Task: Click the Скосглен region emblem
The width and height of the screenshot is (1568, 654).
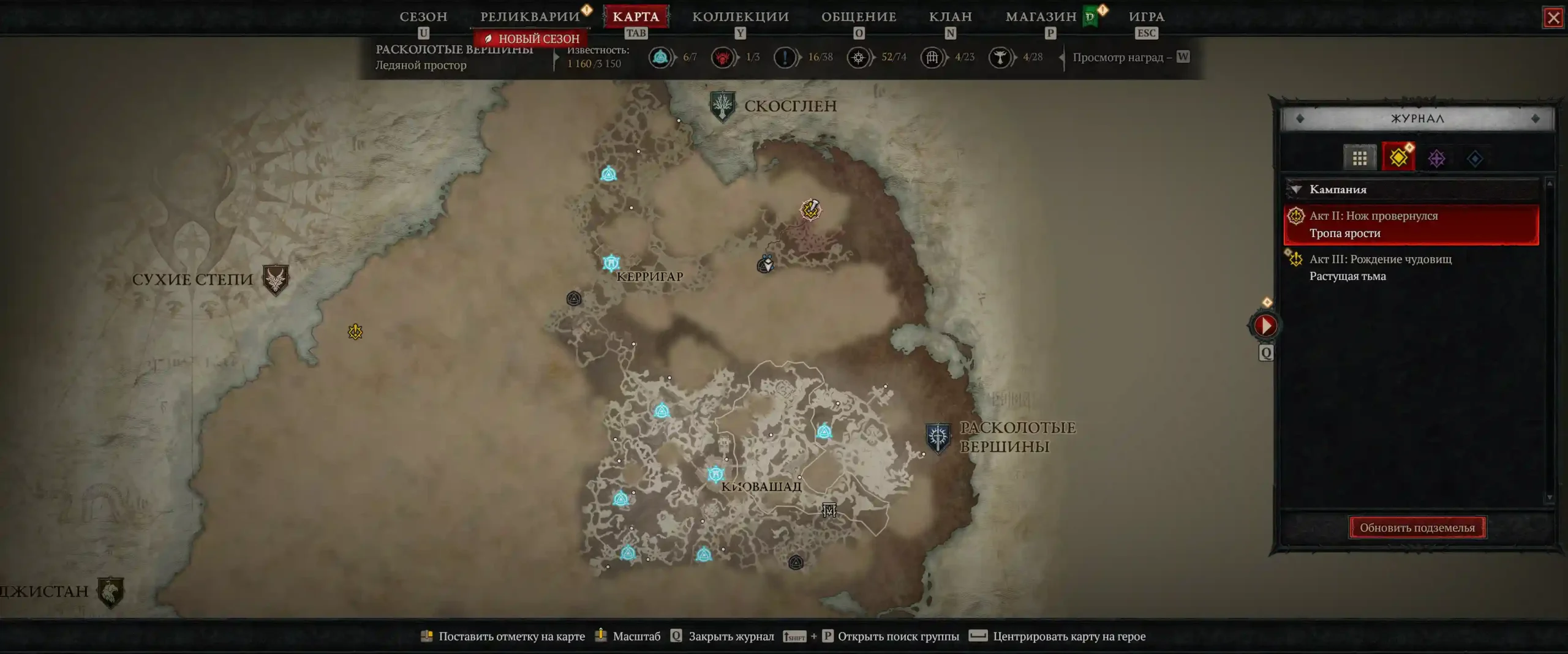Action: (722, 106)
